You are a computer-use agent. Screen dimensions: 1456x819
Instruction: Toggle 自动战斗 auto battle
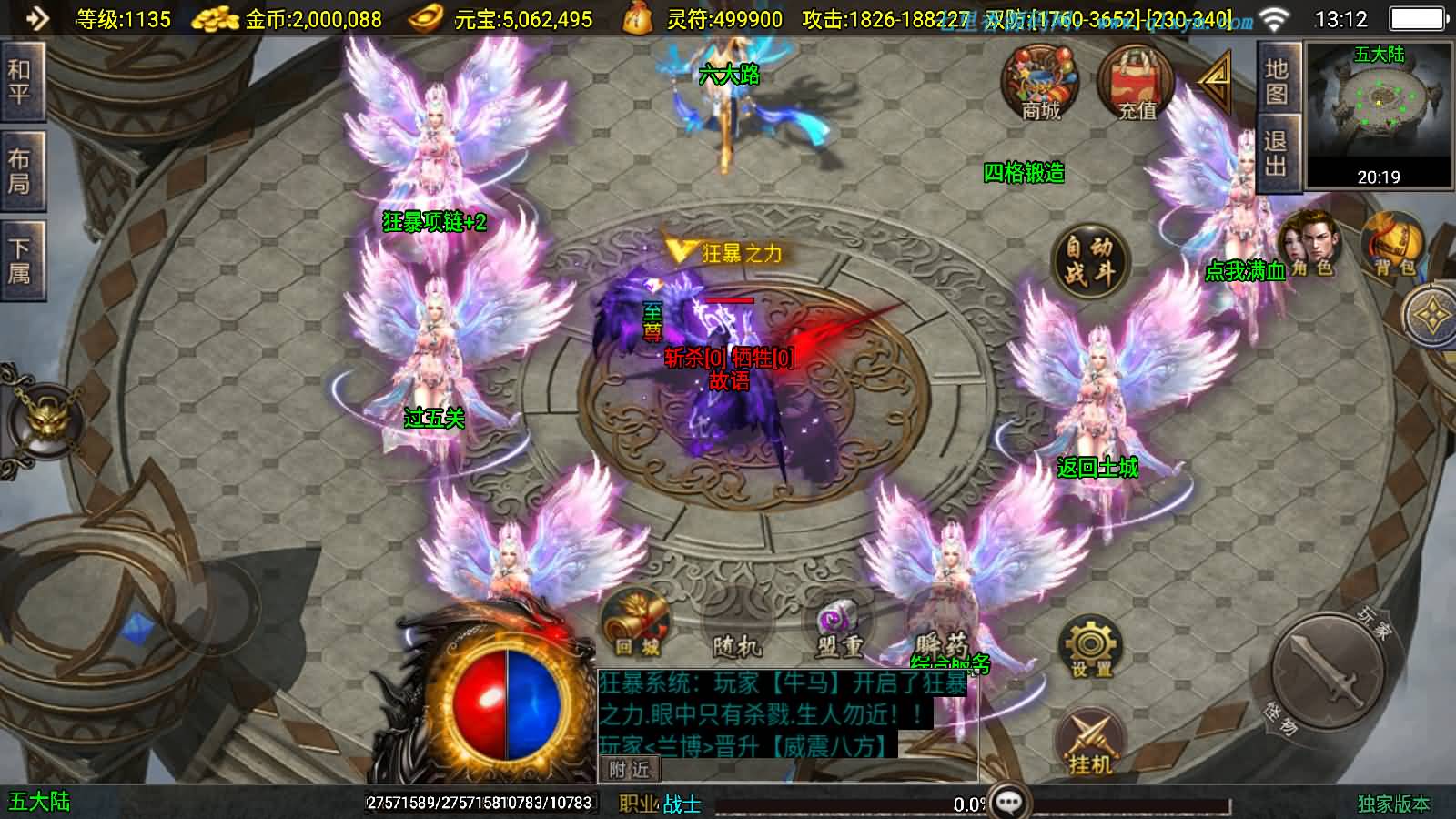click(1089, 259)
